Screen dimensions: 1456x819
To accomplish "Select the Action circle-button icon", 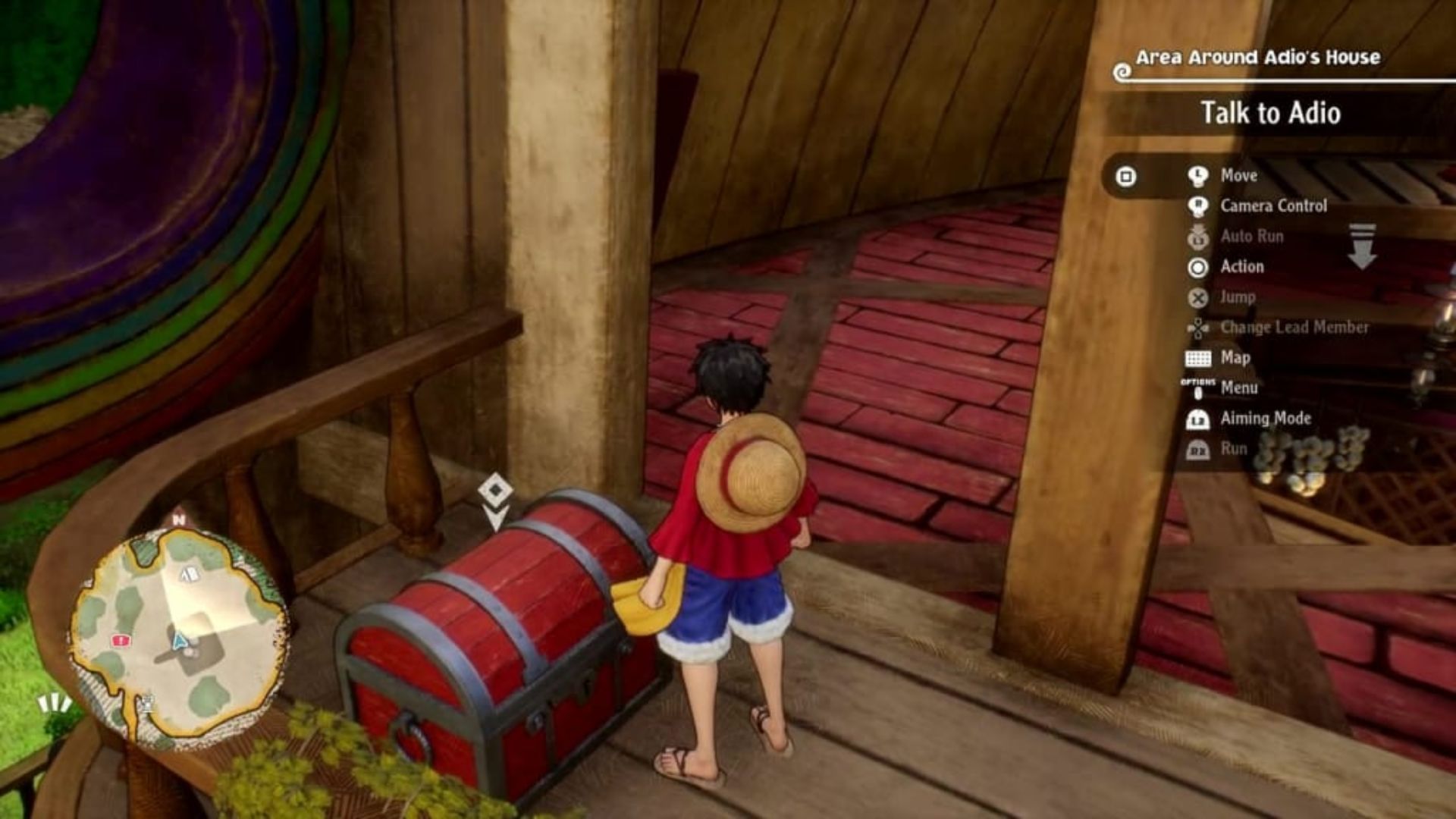I will (1197, 267).
